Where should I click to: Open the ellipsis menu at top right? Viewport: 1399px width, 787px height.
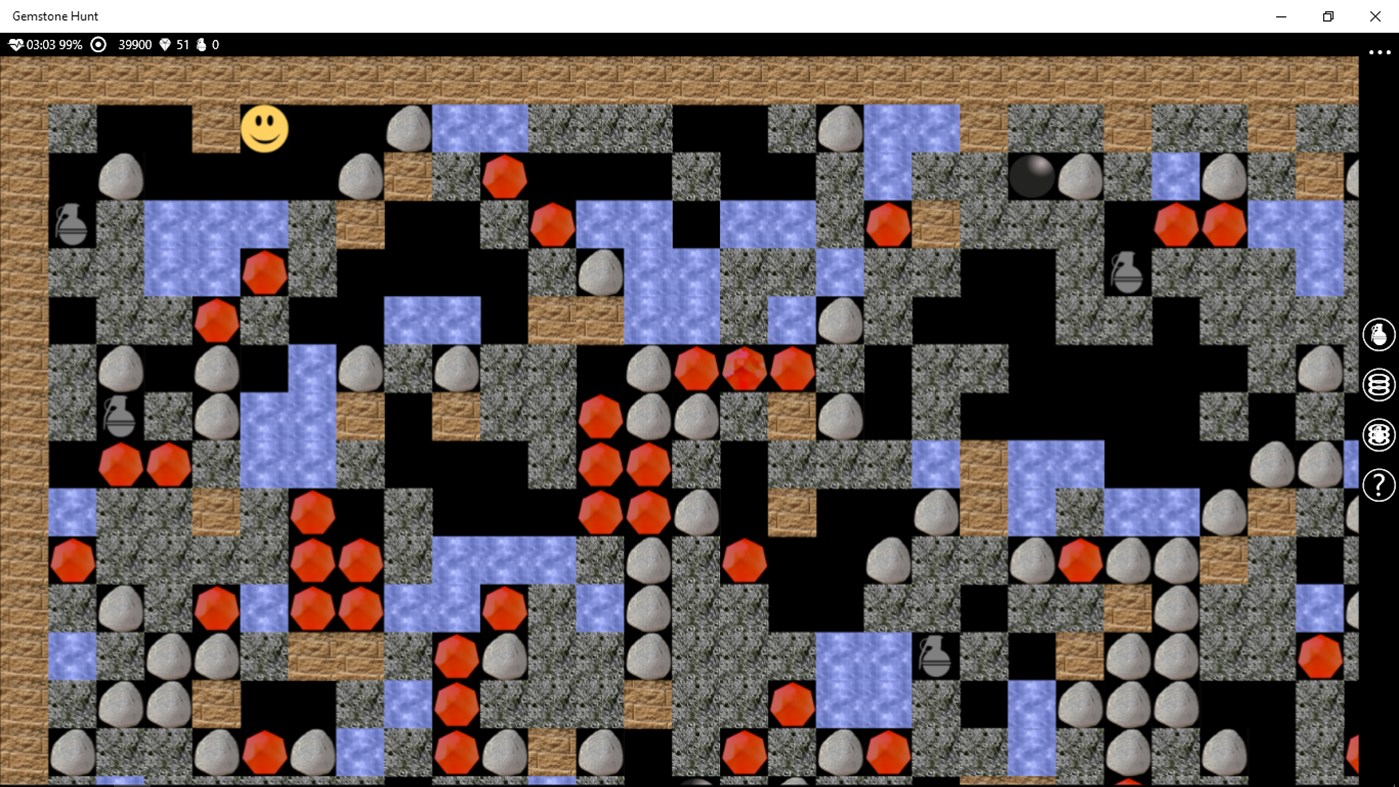tap(1378, 51)
